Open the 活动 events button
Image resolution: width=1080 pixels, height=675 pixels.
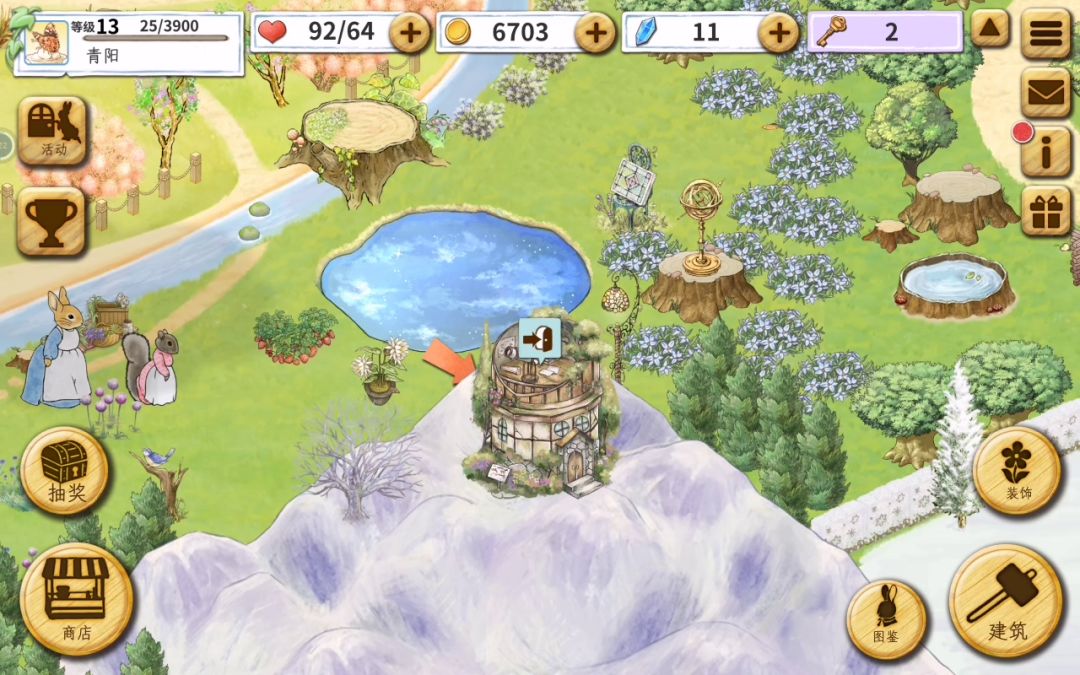[x=52, y=130]
